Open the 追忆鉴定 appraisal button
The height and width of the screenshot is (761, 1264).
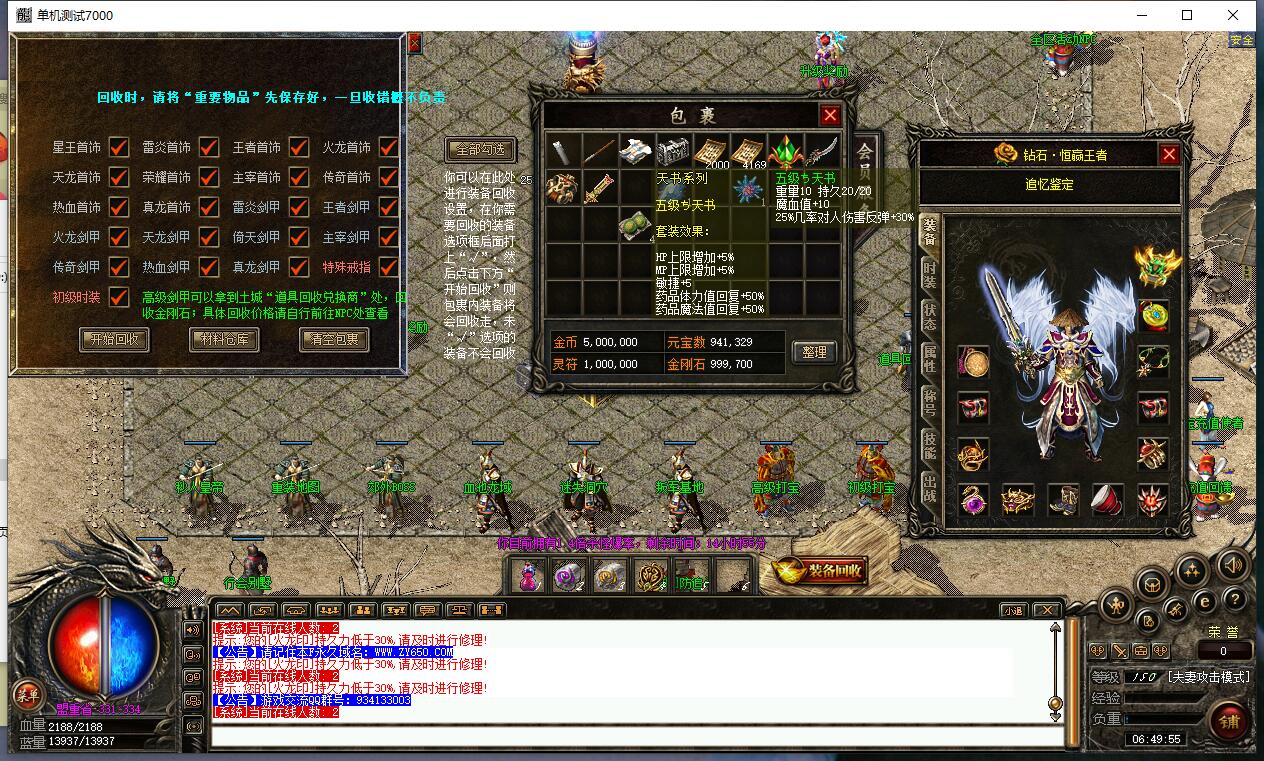click(1050, 184)
